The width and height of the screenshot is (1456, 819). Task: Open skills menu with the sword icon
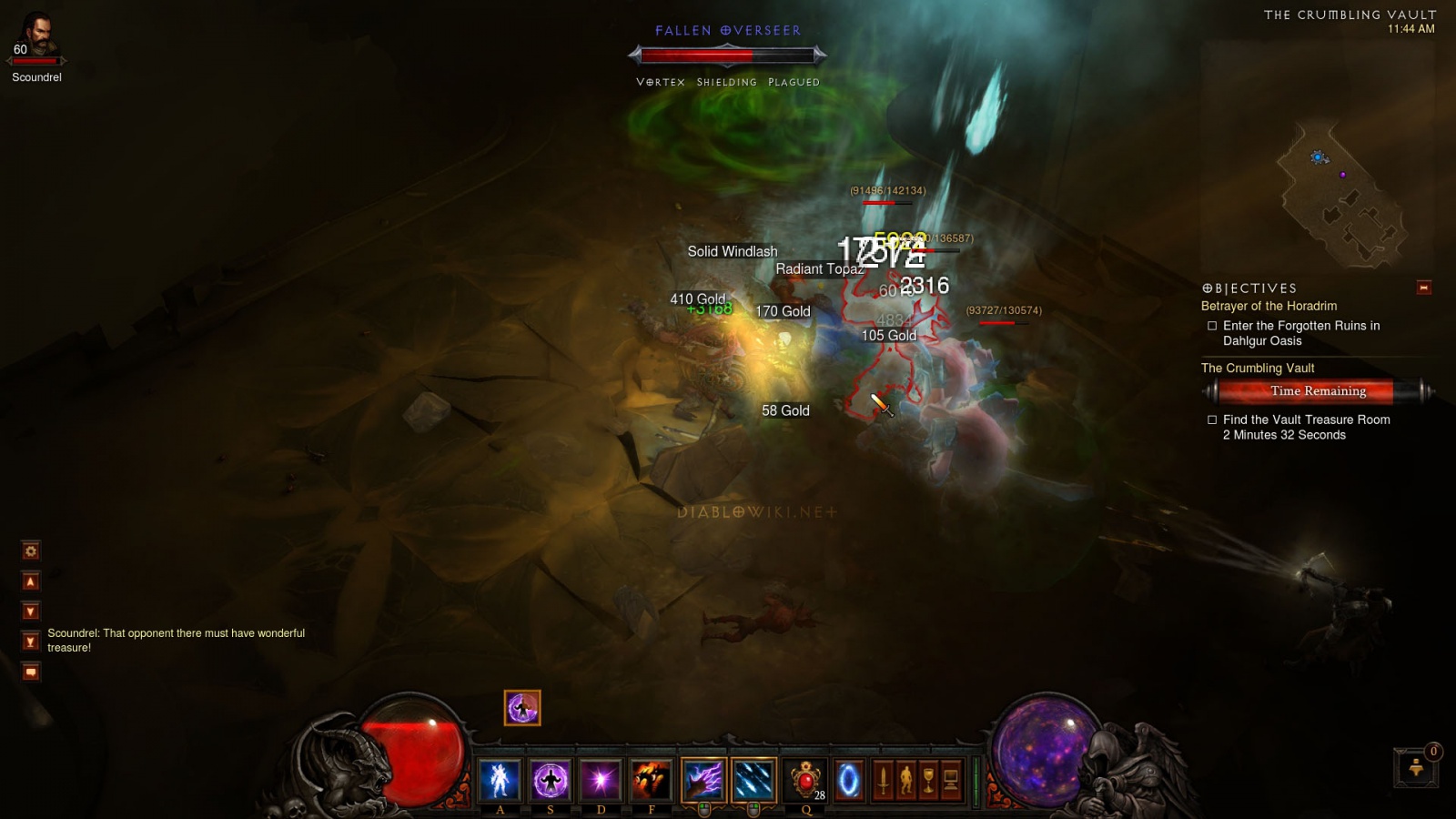883,781
